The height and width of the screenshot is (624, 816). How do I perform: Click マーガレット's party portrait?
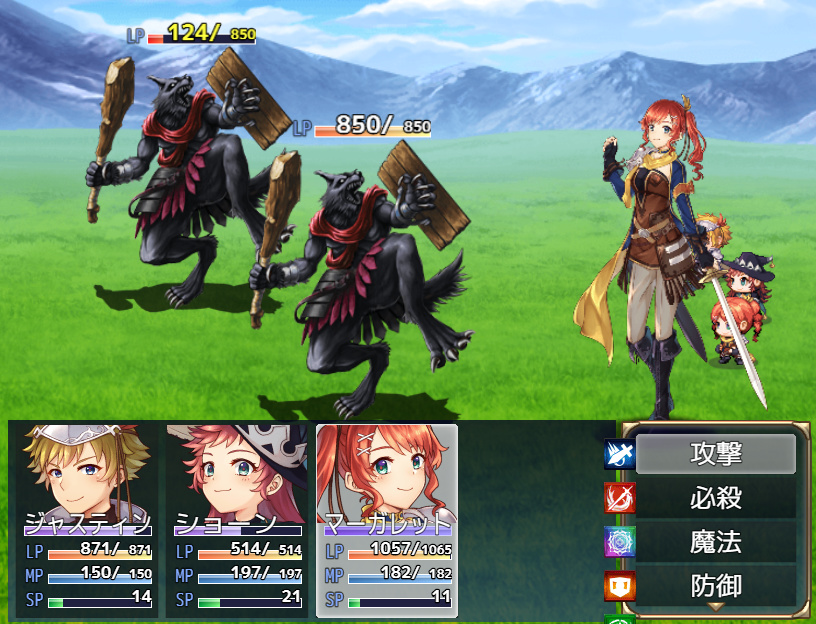pos(387,475)
